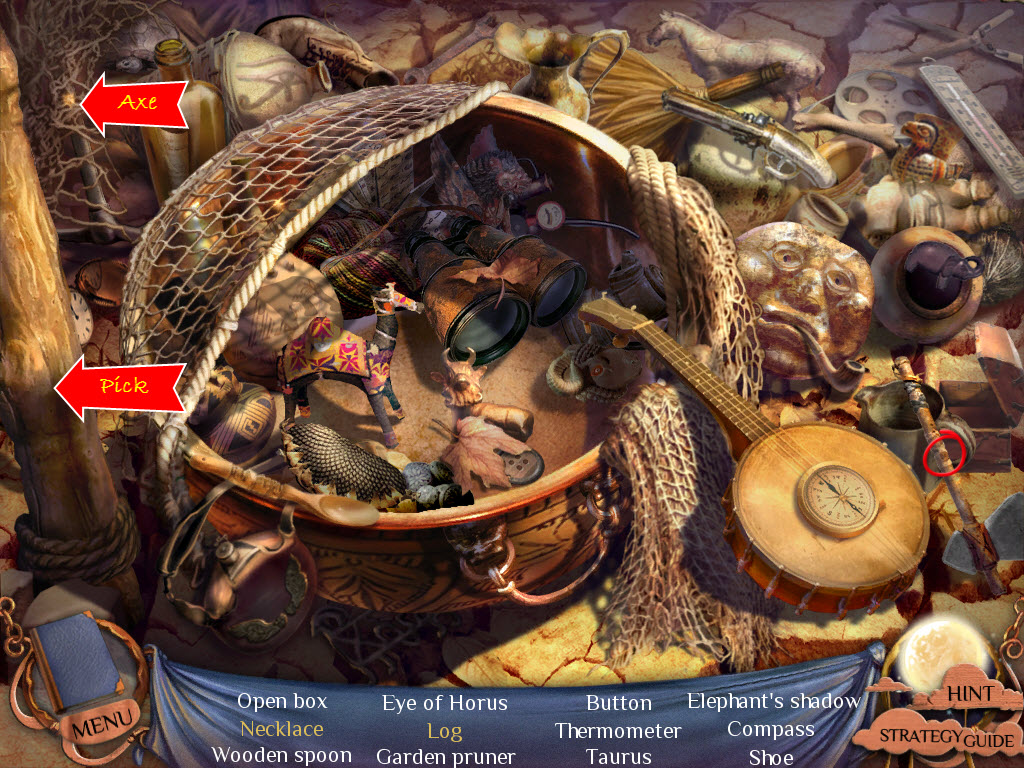Image resolution: width=1024 pixels, height=768 pixels.
Task: Select 'Wooden spoon' in the item list
Action: (x=281, y=756)
